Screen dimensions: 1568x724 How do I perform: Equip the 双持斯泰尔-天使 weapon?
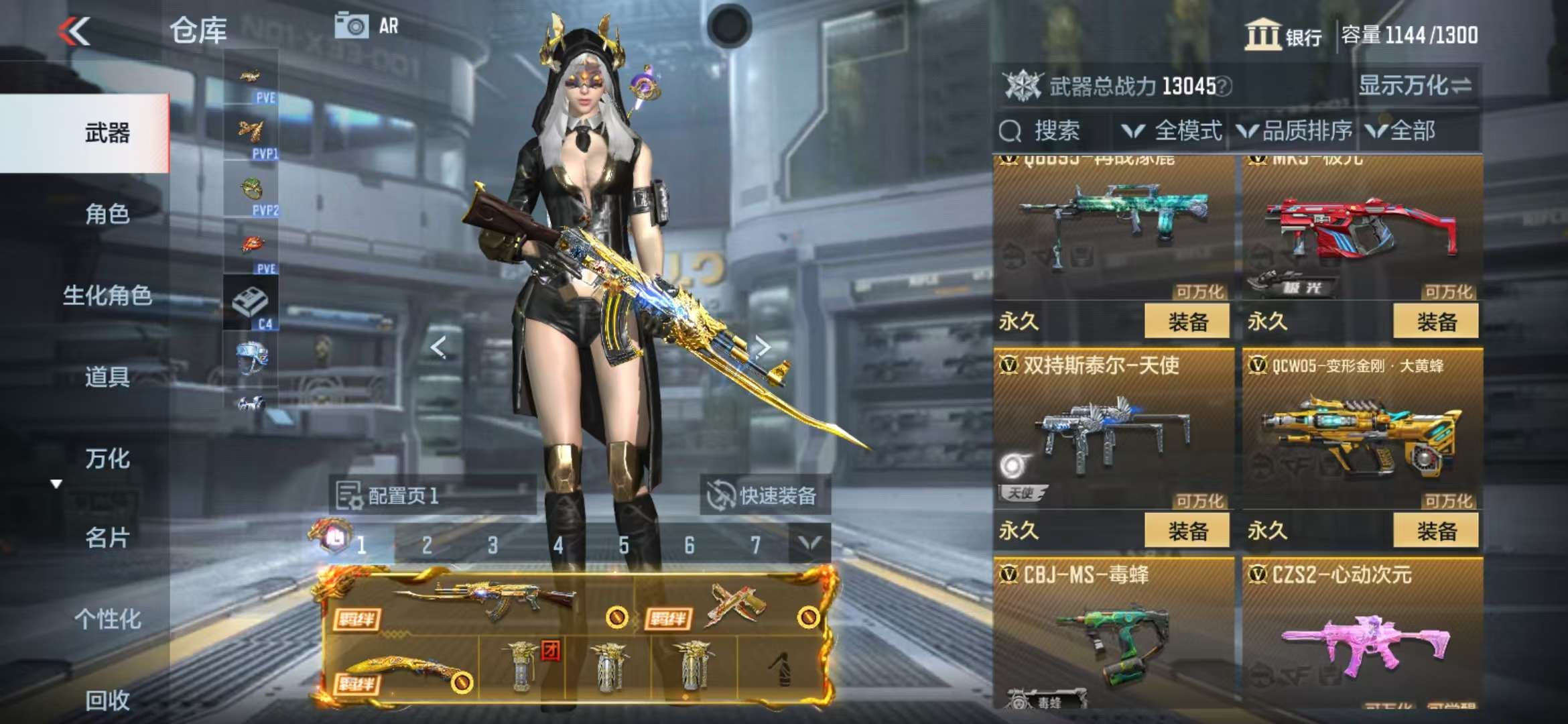(x=1187, y=531)
